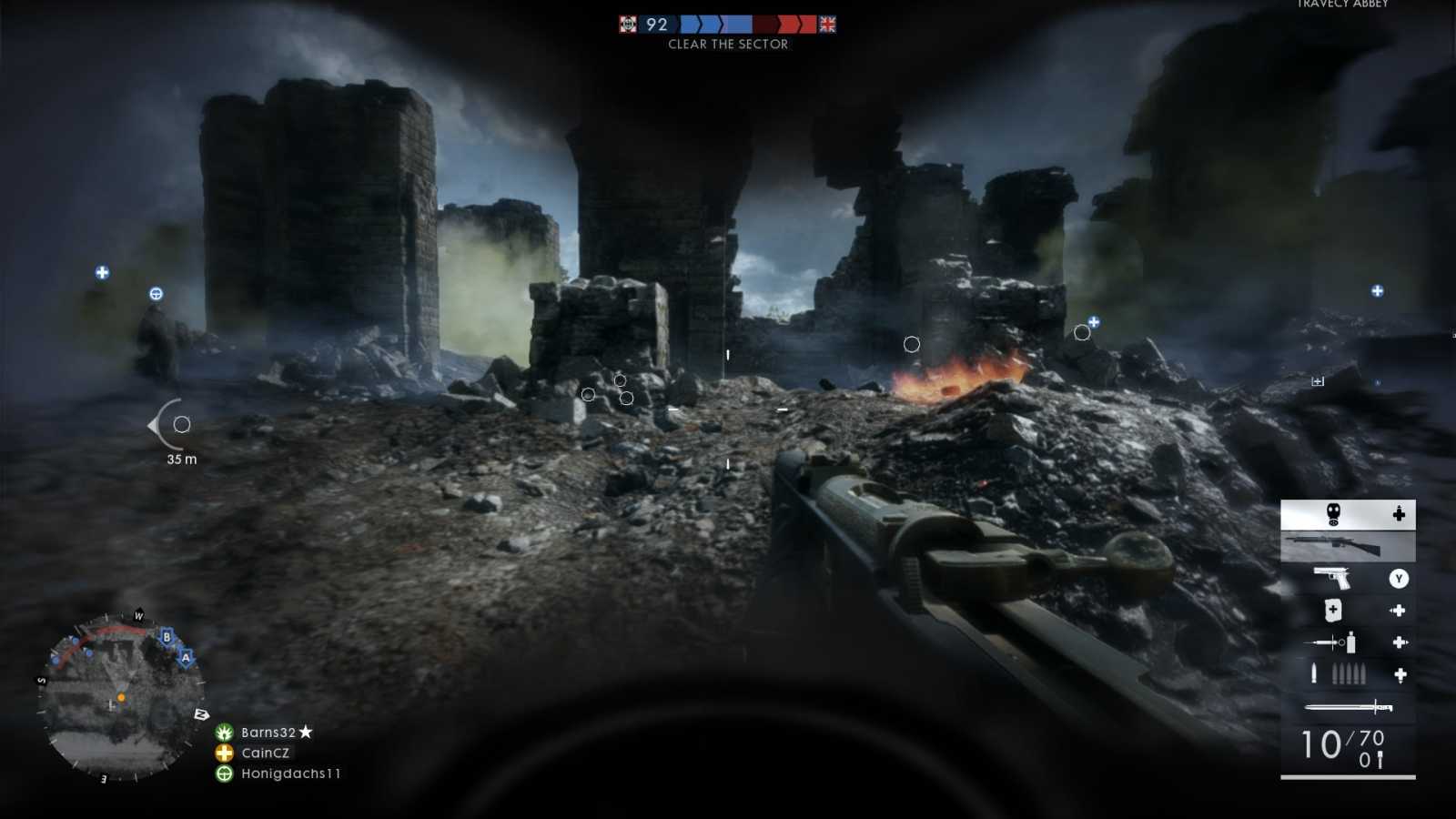Select the gas mask equipment icon
The height and width of the screenshot is (819, 1456).
click(x=1332, y=512)
